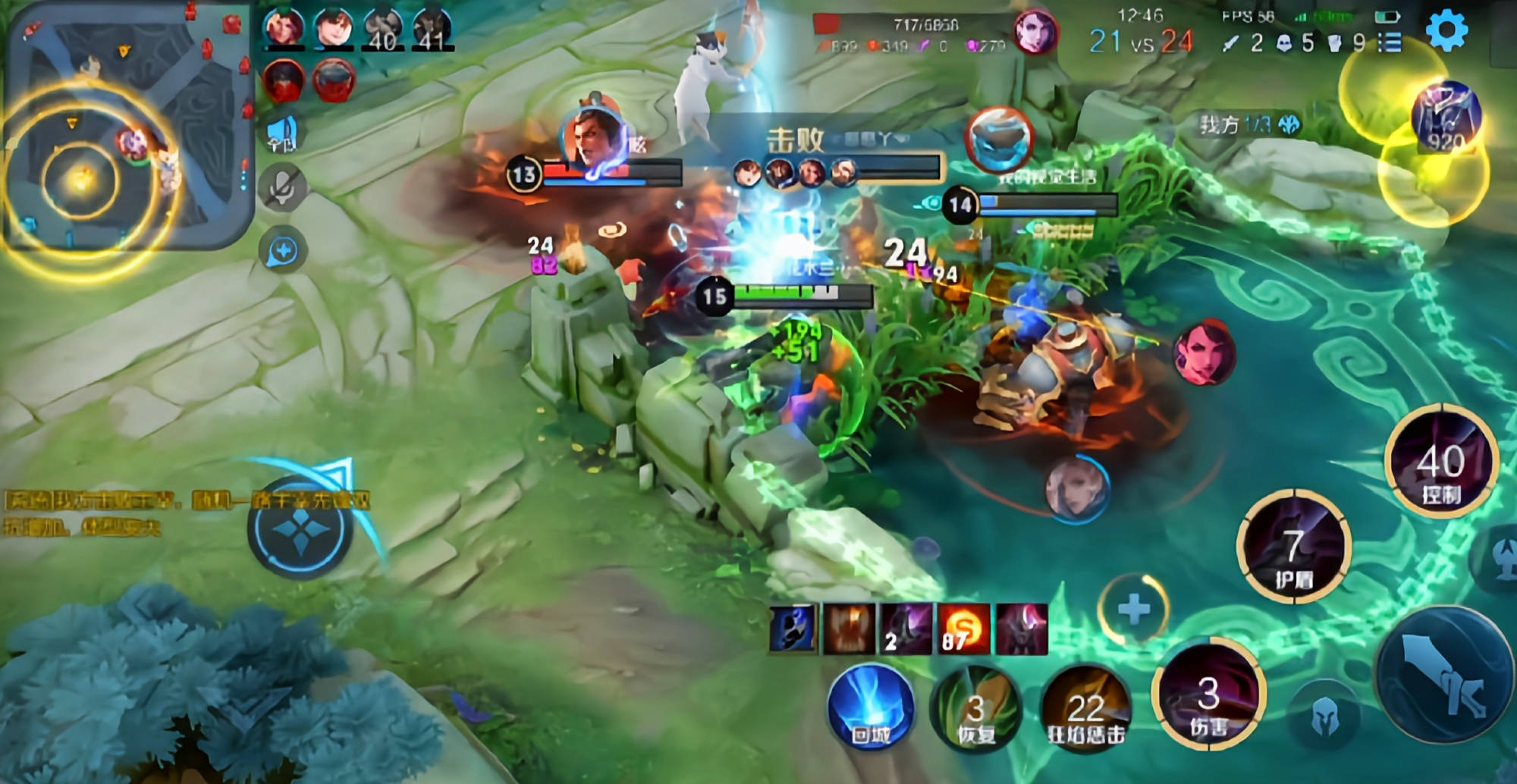Tap the blue plus skill upgrade button
The image size is (1517, 784).
click(x=1134, y=610)
